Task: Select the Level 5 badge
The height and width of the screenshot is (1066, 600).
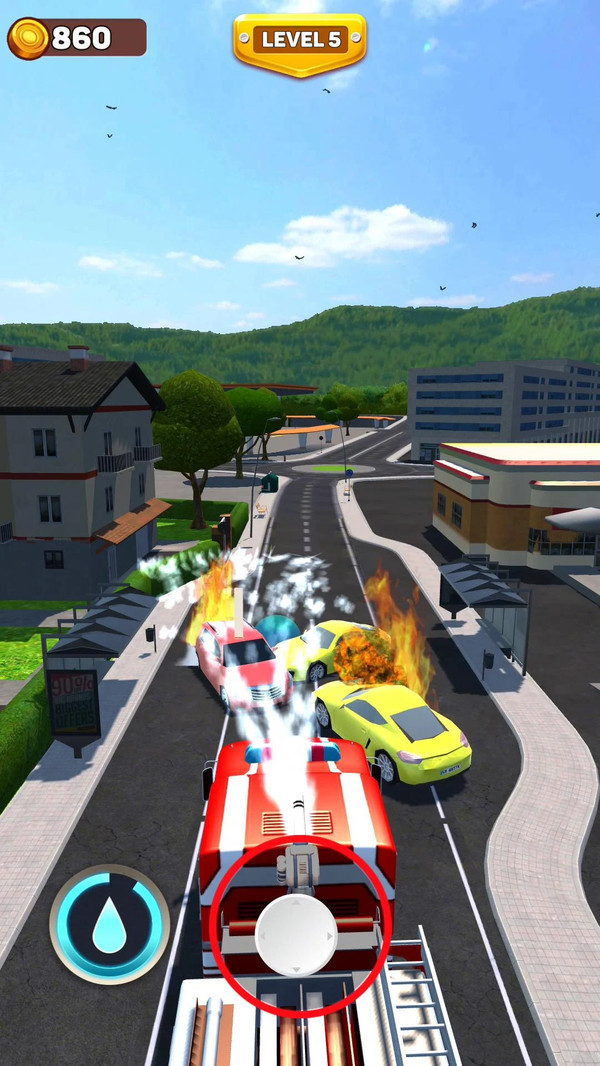Action: [300, 40]
